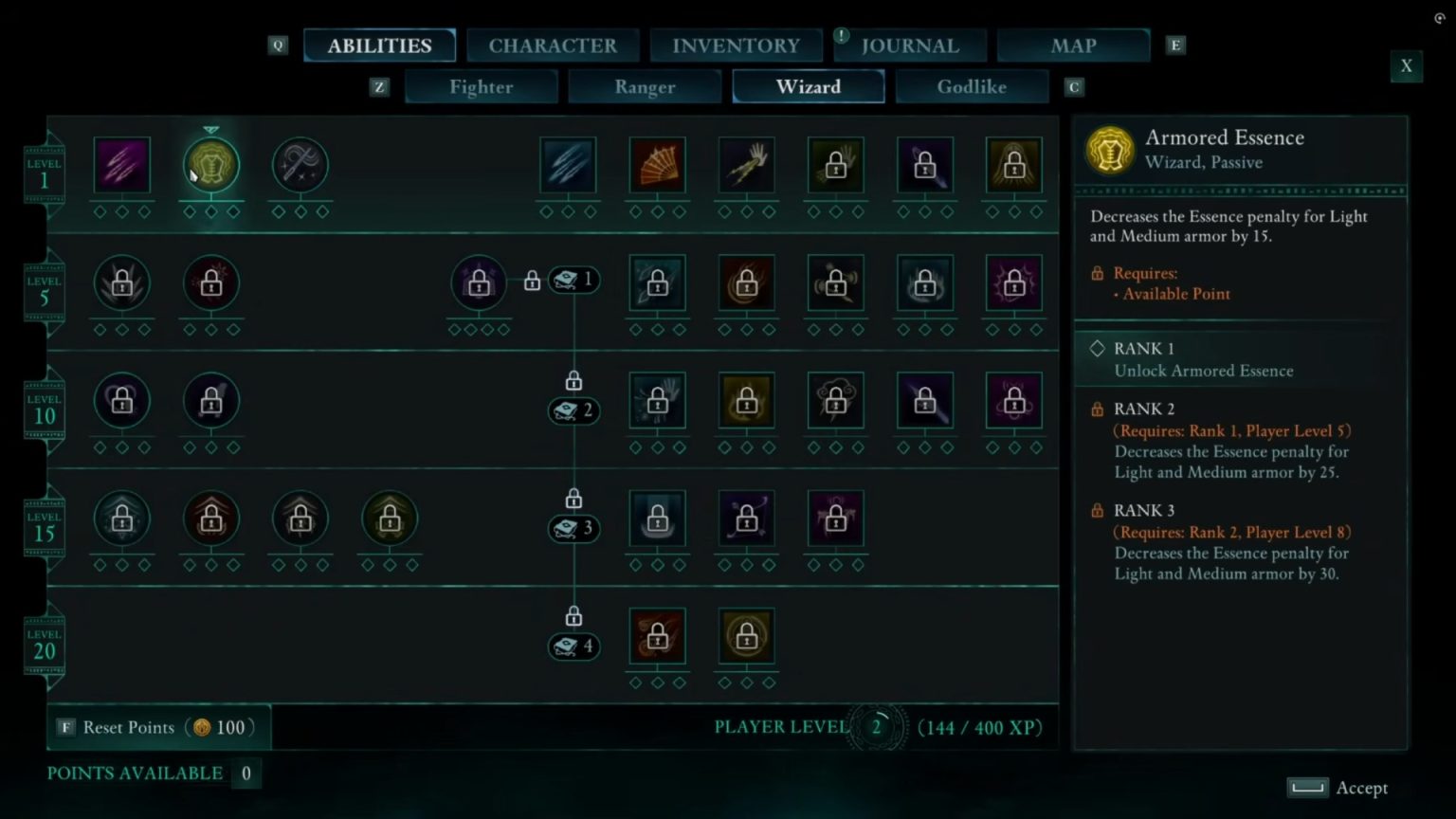Open the red fan spell ability
This screenshot has width=1456, height=819.
[x=657, y=164]
